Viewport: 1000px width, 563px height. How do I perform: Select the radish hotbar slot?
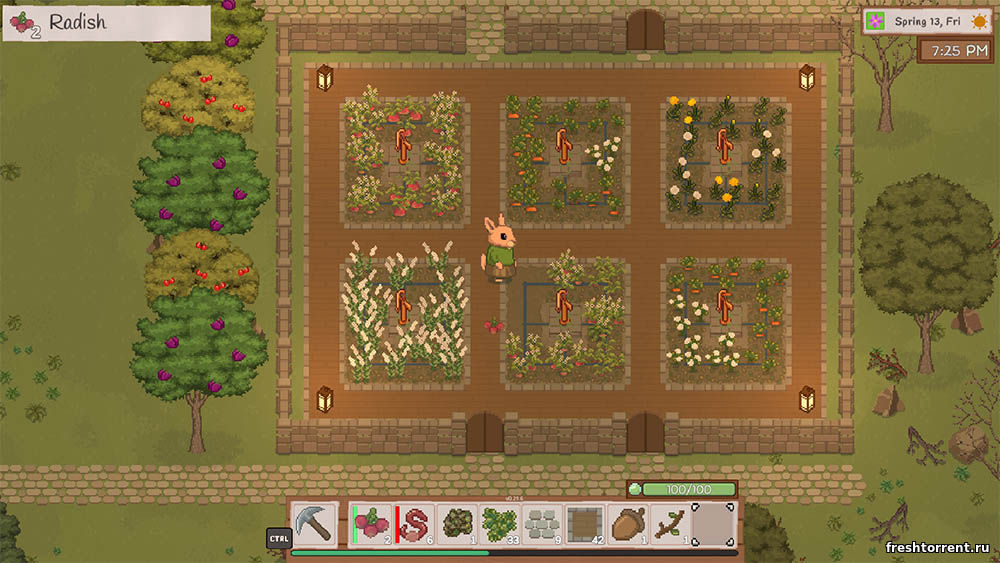point(372,524)
